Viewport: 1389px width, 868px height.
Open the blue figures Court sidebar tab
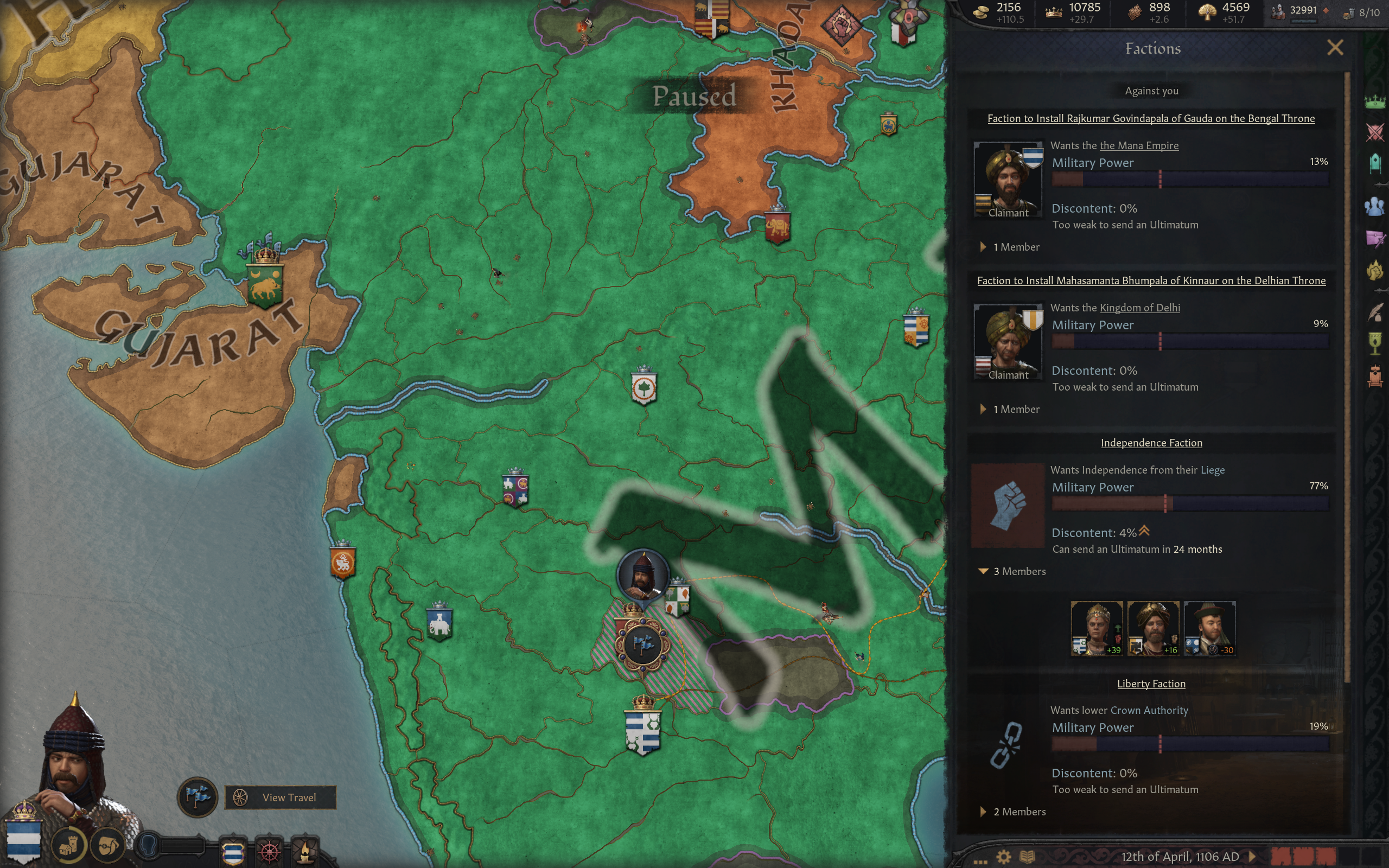pyautogui.click(x=1375, y=206)
